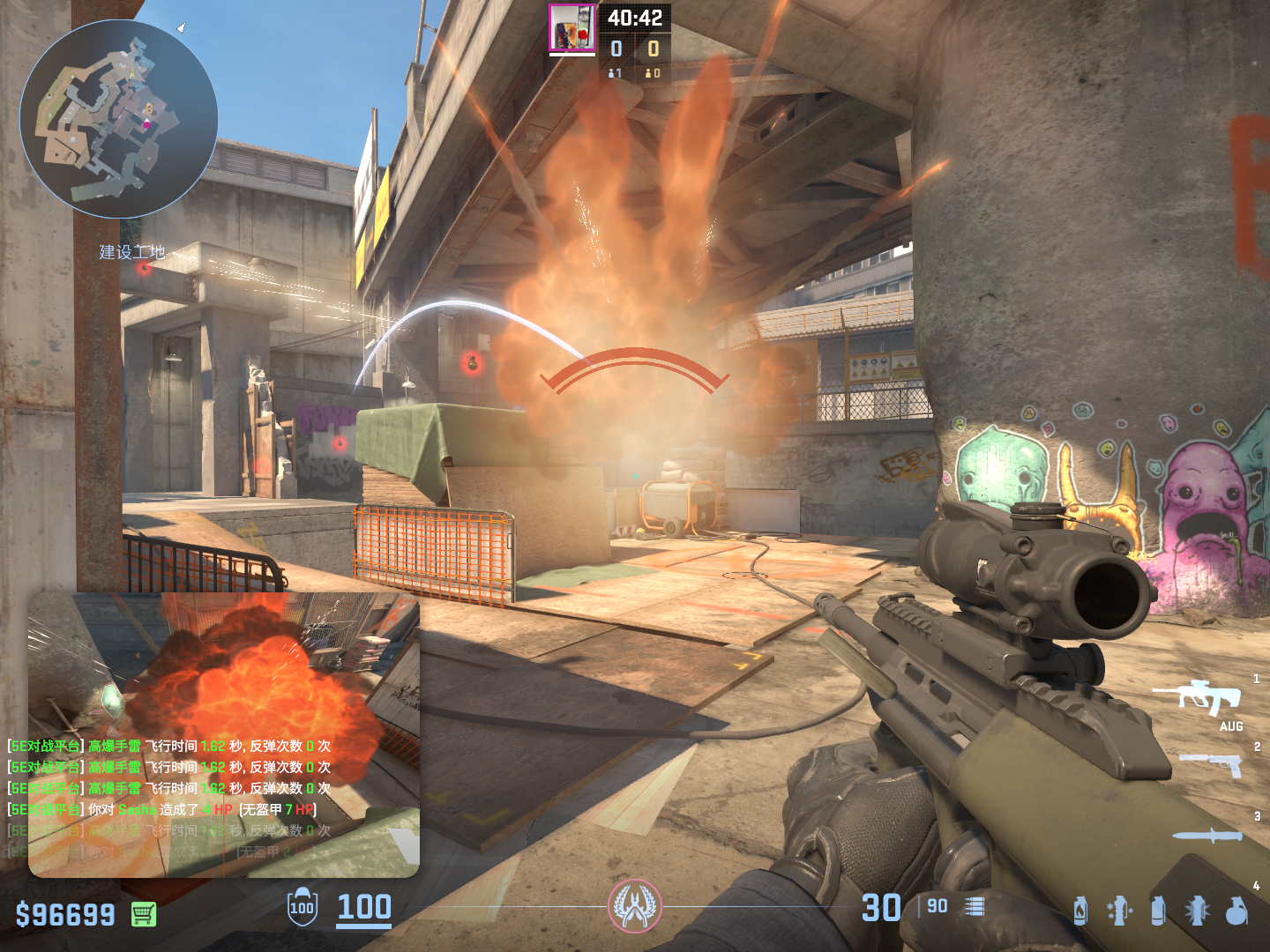Screen dimensions: 1270x952
Task: Choose the decoy grenade icon
Action: pyautogui.click(x=1119, y=910)
